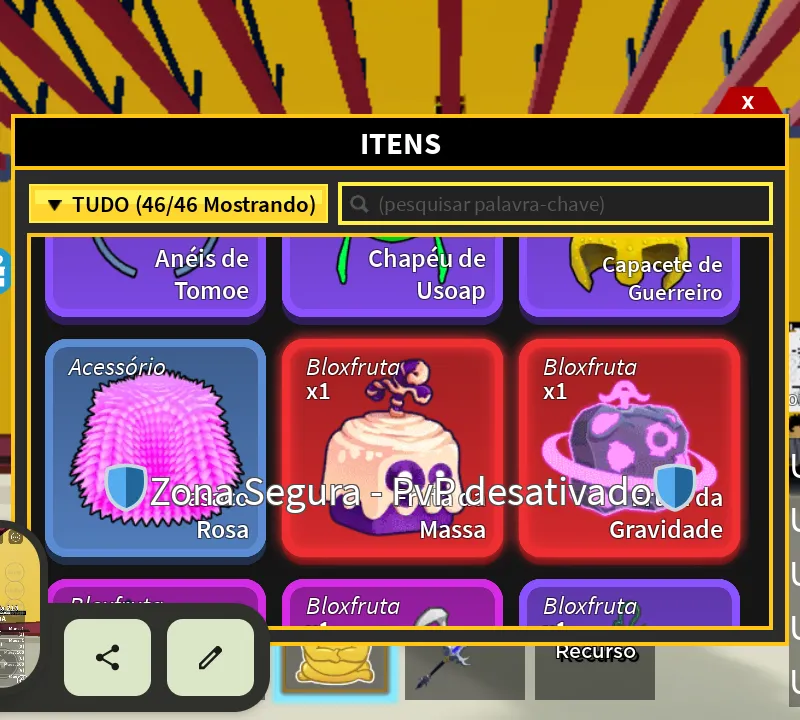Screen dimensions: 800x720
Task: Open the TUDO filter dropdown
Action: 179,205
